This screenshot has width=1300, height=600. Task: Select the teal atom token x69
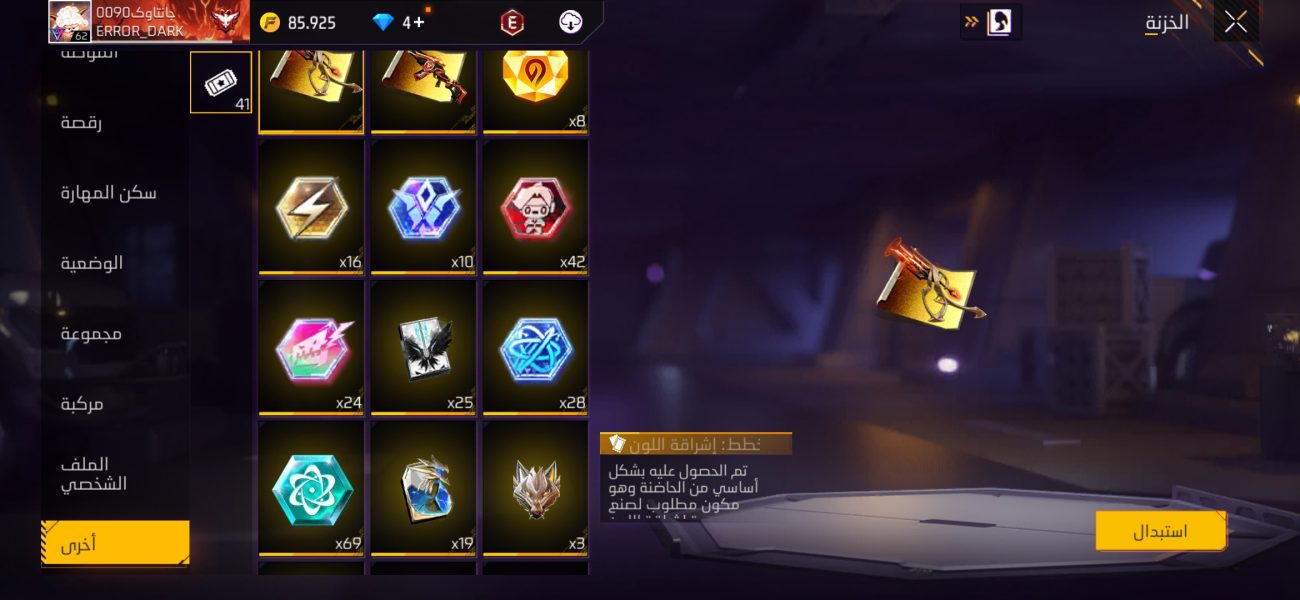[311, 489]
